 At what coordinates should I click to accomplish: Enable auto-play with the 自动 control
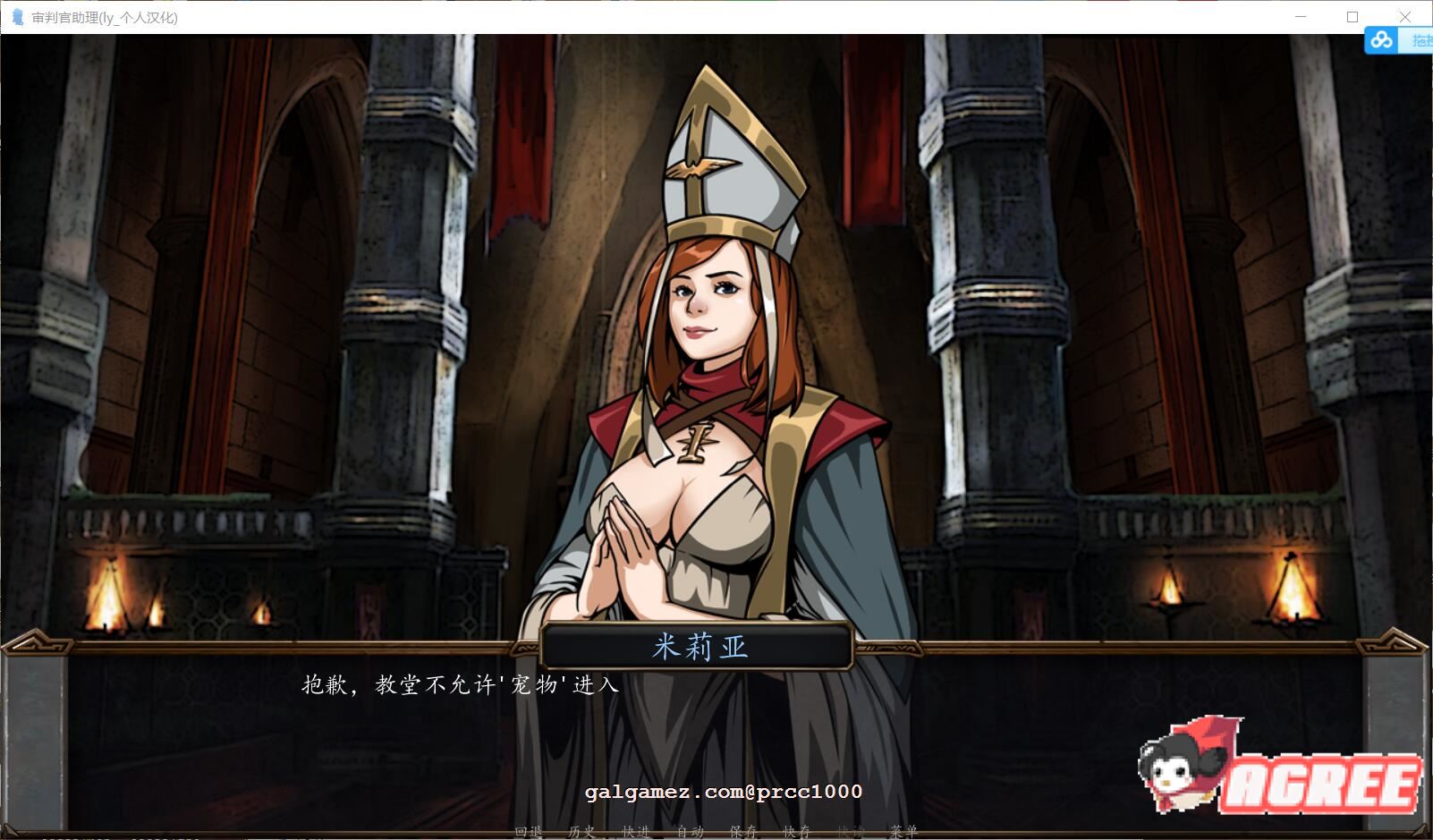point(690,831)
